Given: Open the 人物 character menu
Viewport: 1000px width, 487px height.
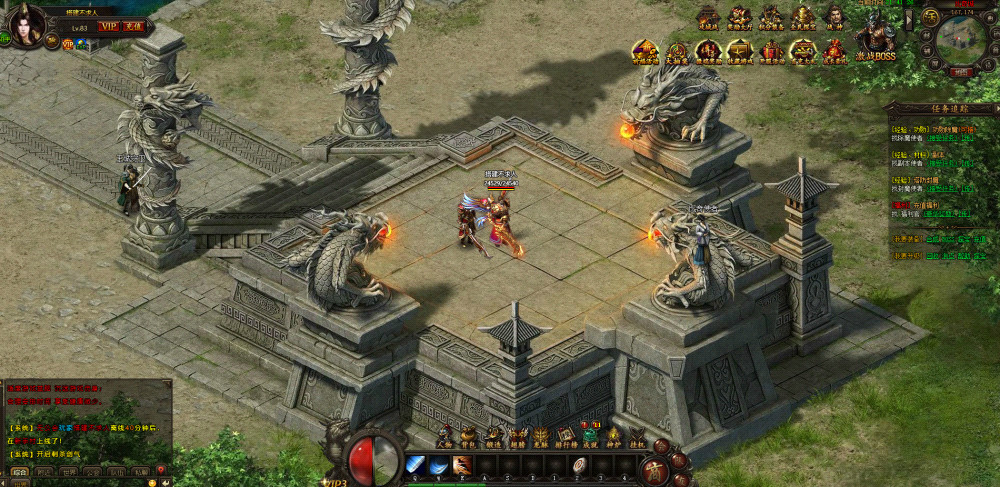Looking at the screenshot, I should (x=445, y=436).
